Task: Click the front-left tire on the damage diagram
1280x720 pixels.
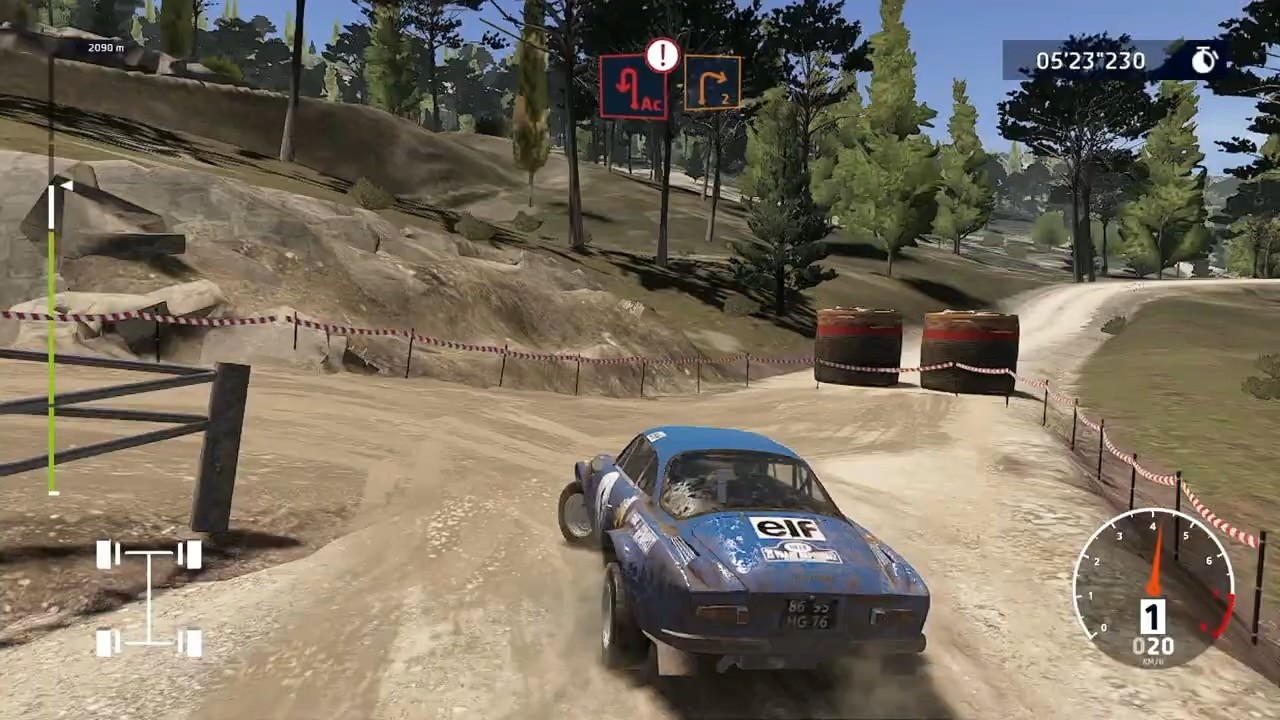Action: click(x=104, y=554)
